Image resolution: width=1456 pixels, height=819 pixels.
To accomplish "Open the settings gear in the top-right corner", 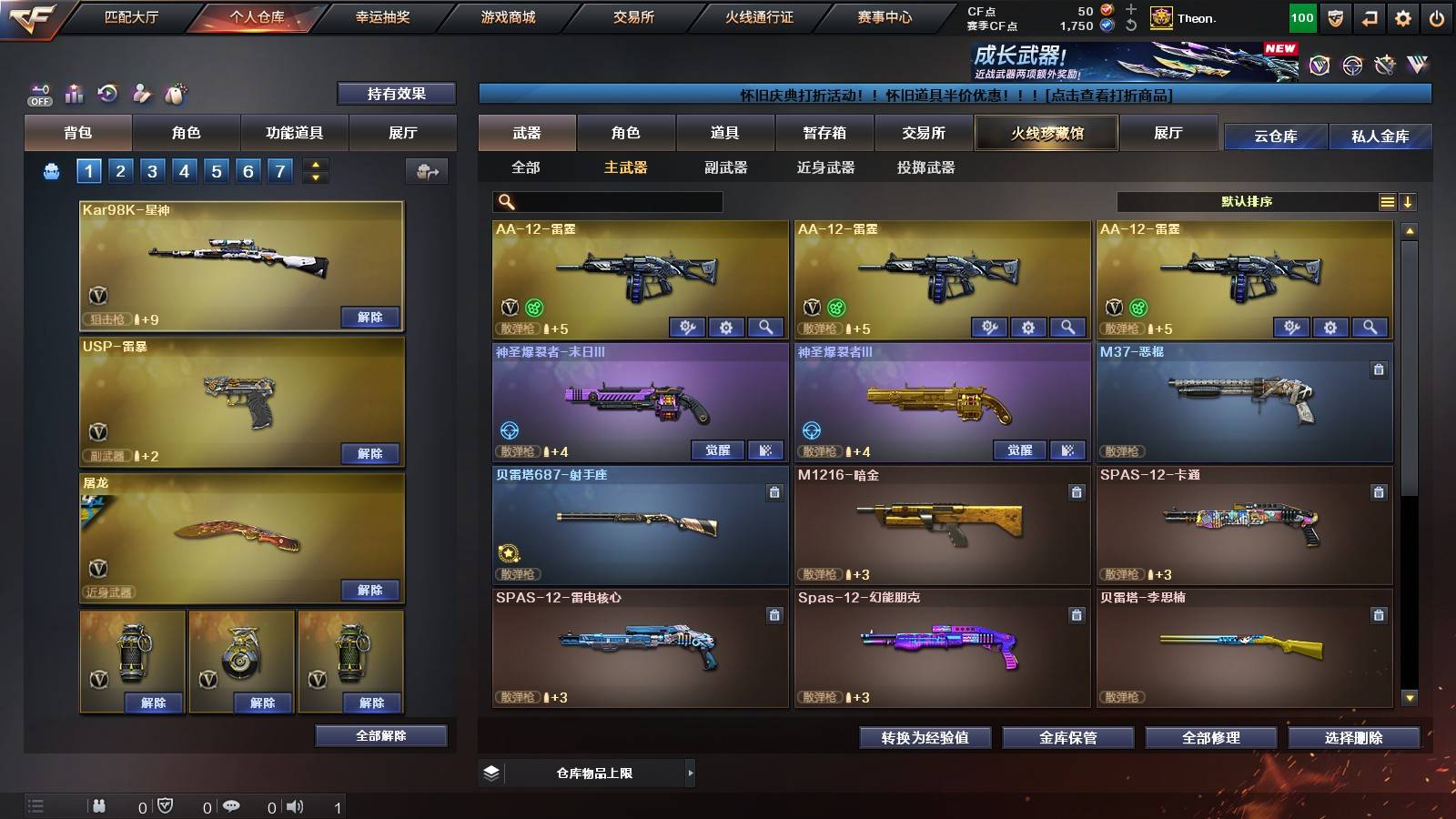I will coord(1403,16).
